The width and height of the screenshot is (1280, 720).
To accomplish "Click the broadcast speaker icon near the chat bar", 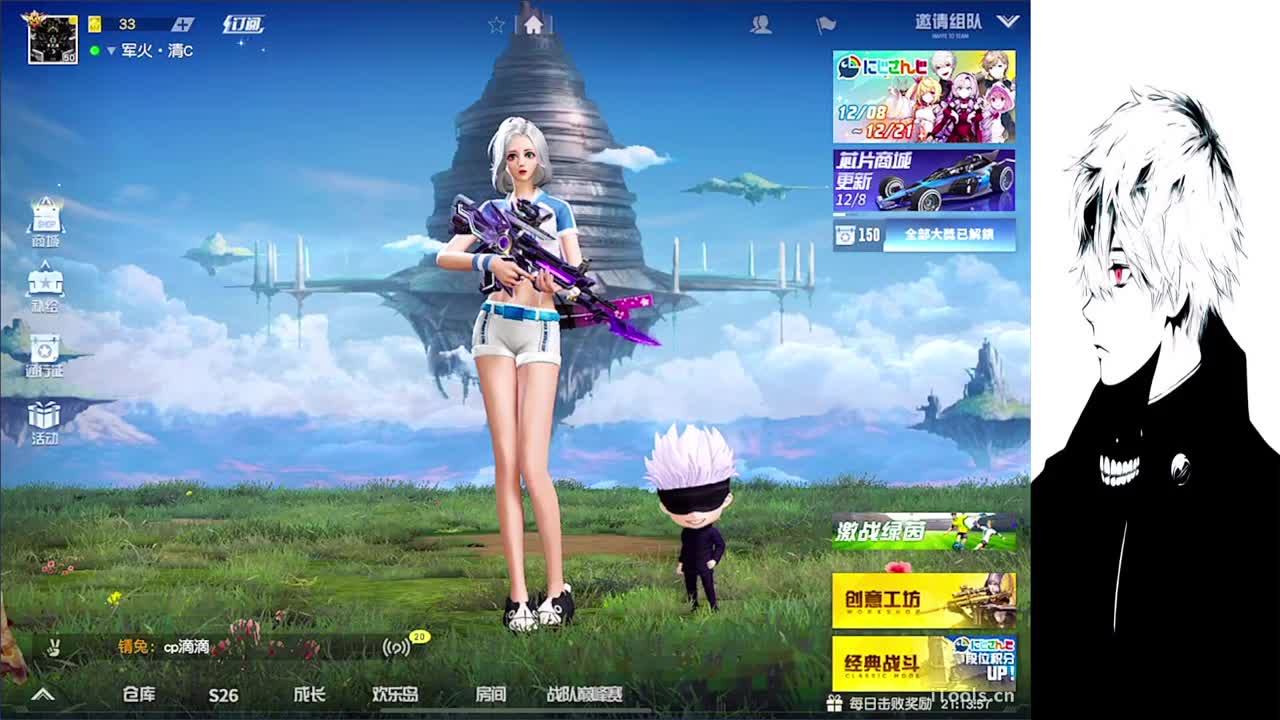I will pyautogui.click(x=398, y=648).
